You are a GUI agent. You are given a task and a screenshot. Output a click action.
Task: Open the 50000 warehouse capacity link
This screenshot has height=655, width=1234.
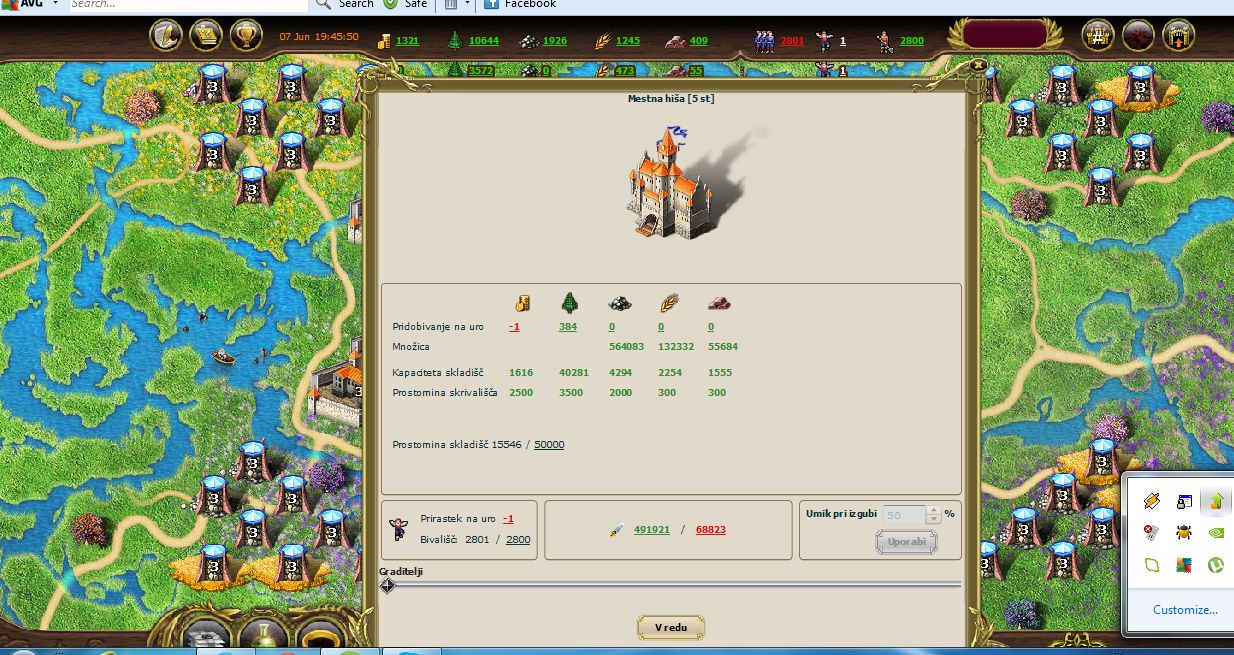548,444
